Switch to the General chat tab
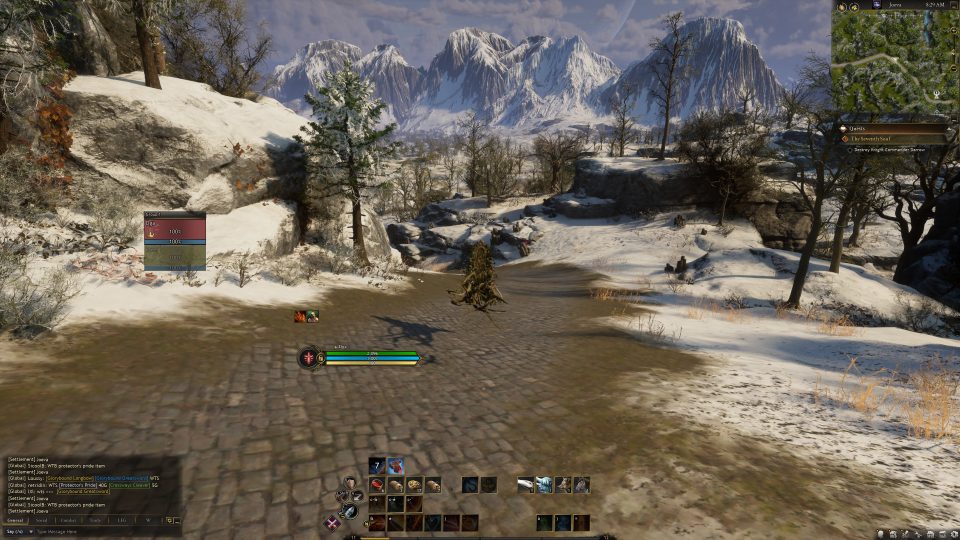Viewport: 960px width, 540px height. click(x=15, y=521)
